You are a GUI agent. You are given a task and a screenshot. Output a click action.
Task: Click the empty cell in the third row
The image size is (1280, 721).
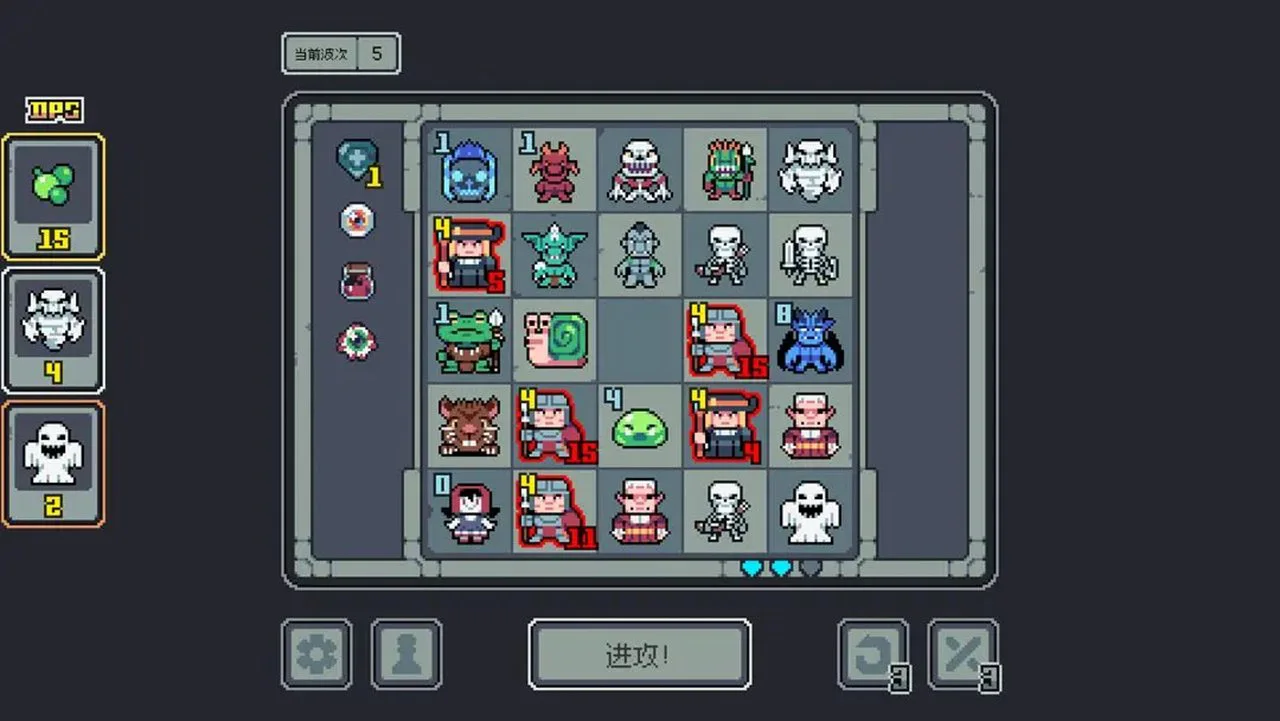point(640,340)
